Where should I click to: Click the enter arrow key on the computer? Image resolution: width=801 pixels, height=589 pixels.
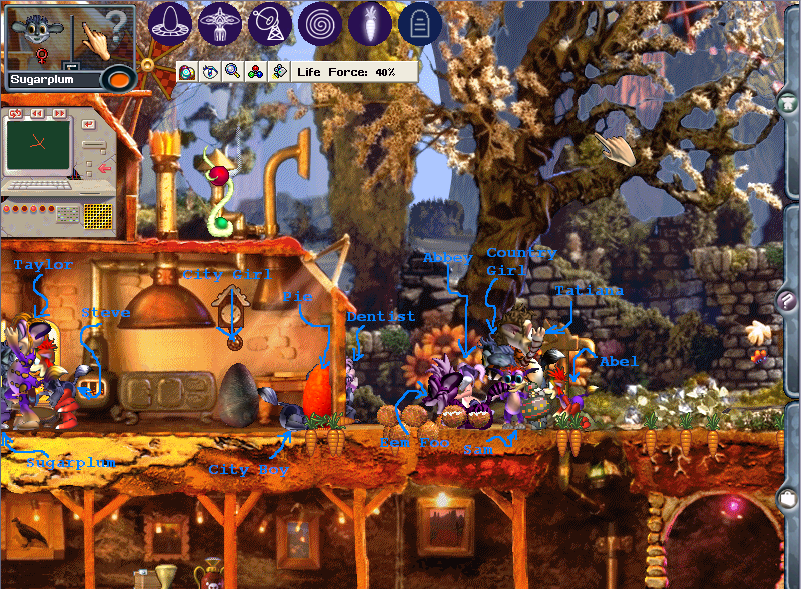pos(89,124)
